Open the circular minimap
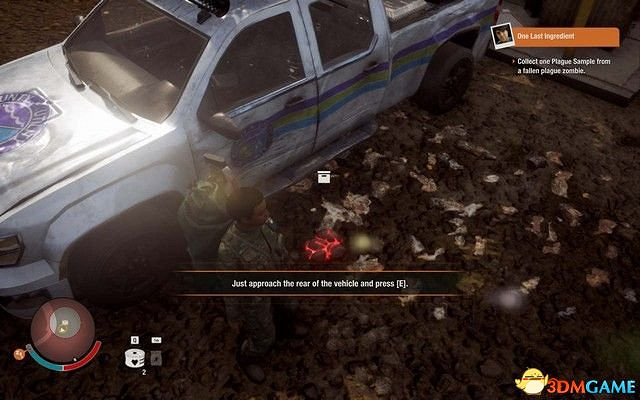Viewport: 640px width, 400px height. click(x=62, y=326)
